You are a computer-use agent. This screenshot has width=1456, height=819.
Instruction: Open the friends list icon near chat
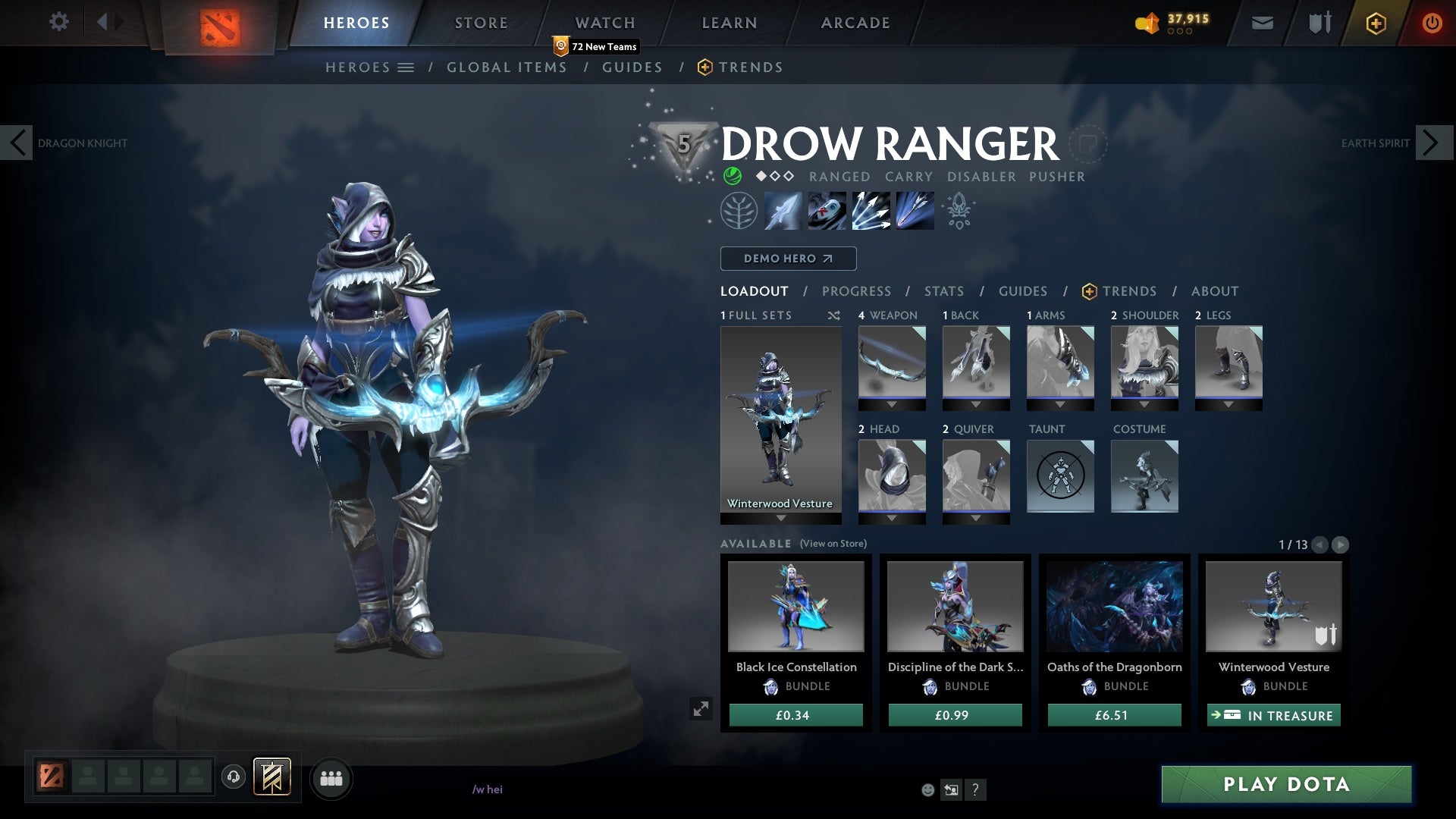click(x=331, y=777)
